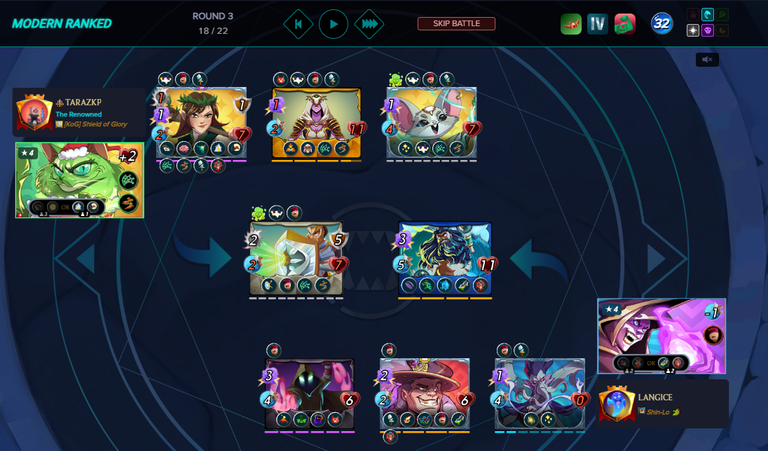768x451 pixels.
Task: Click the Skip Battle button
Action: click(456, 24)
